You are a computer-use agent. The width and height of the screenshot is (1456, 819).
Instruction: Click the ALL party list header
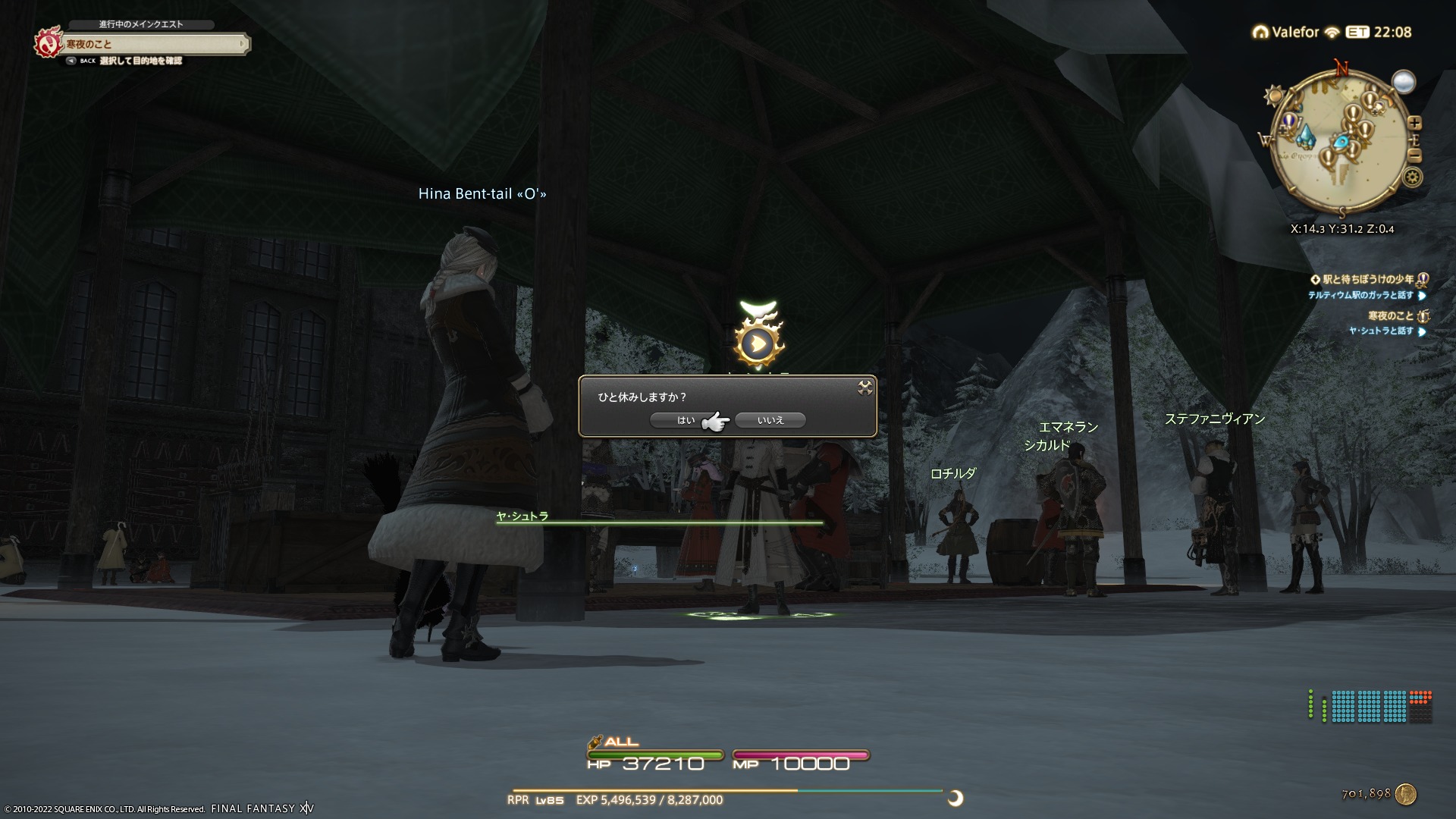[620, 742]
